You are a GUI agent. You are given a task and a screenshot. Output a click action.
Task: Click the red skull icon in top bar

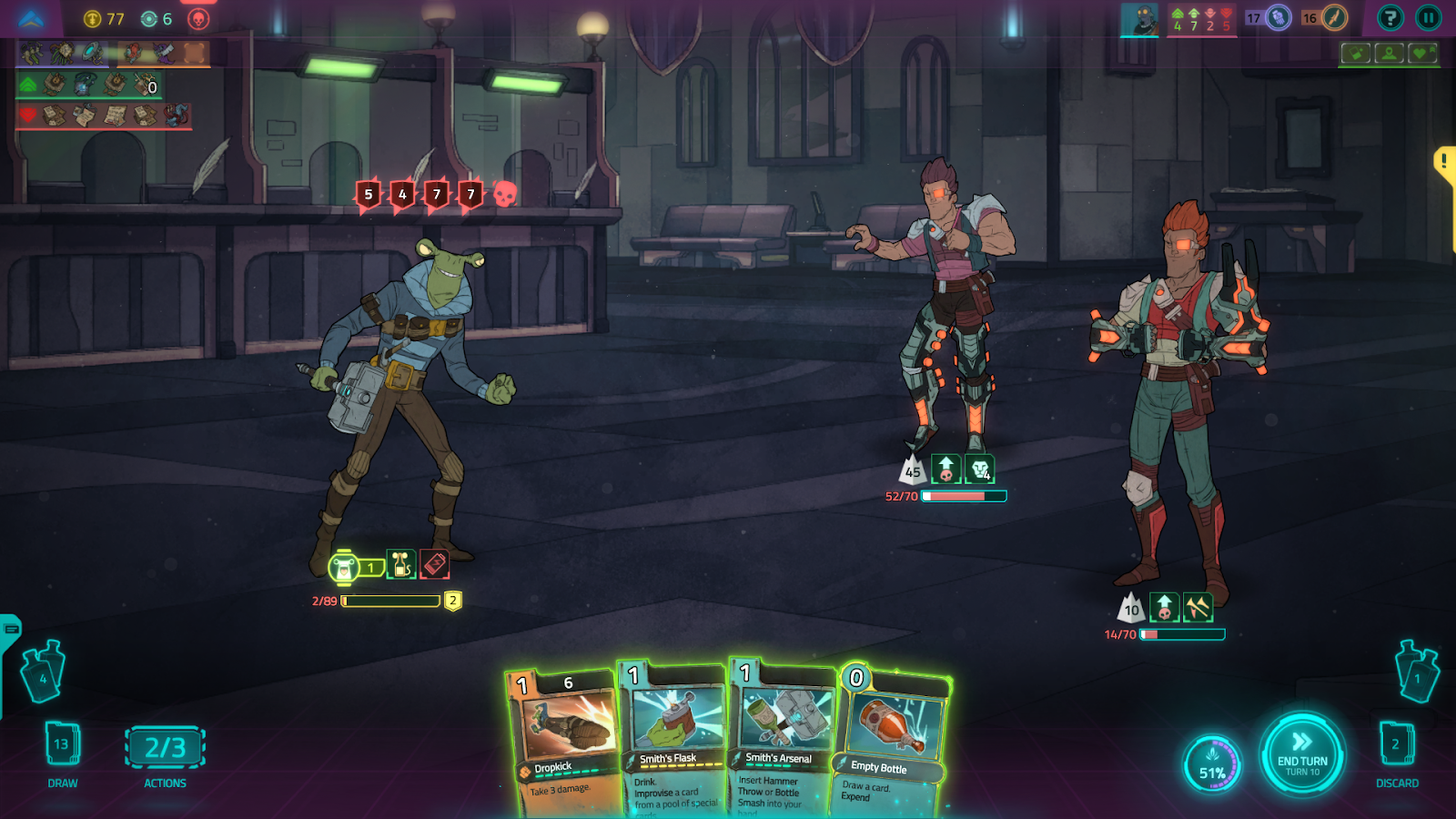(x=198, y=19)
